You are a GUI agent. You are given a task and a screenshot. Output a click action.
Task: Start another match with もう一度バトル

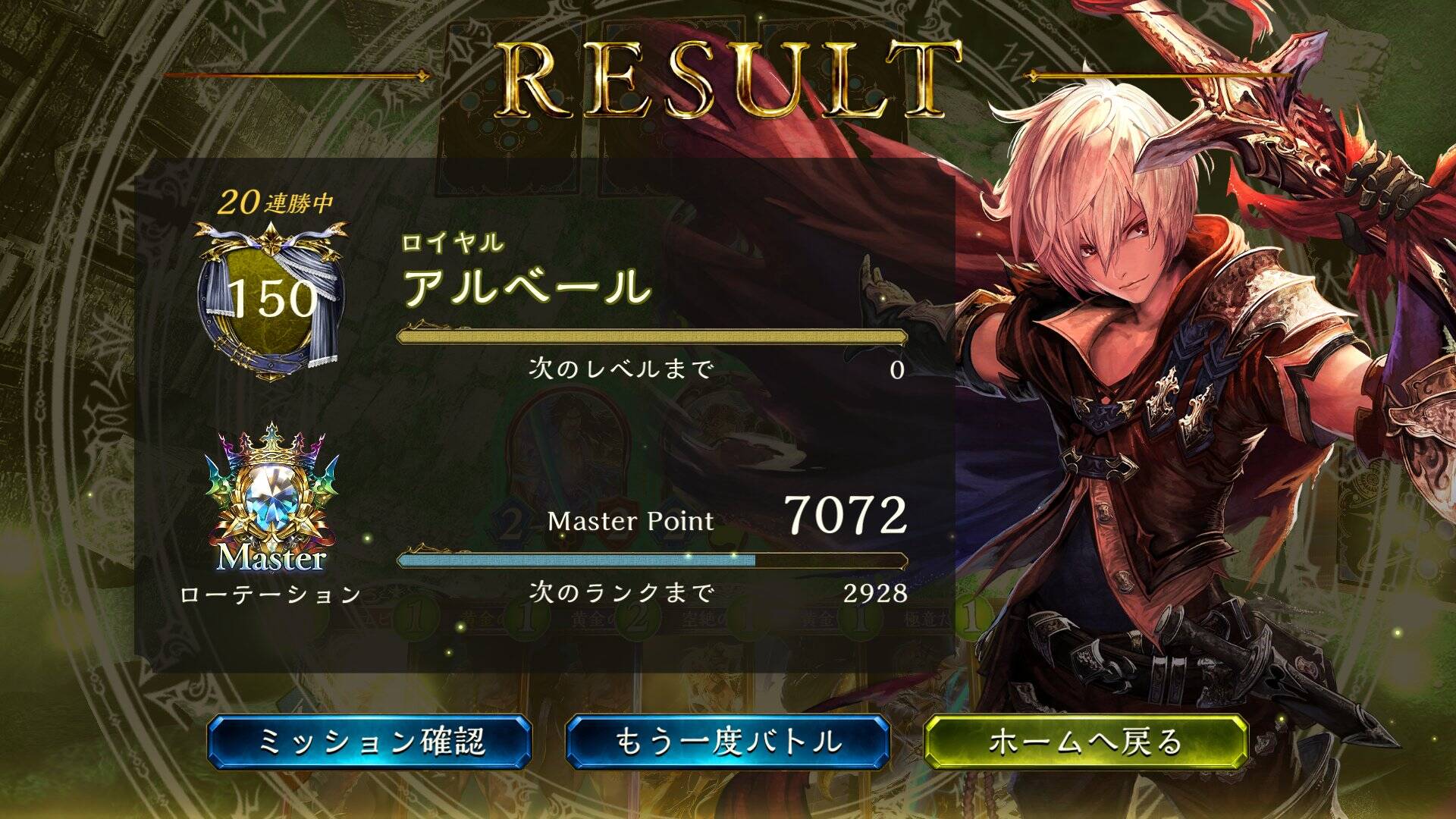click(x=727, y=742)
